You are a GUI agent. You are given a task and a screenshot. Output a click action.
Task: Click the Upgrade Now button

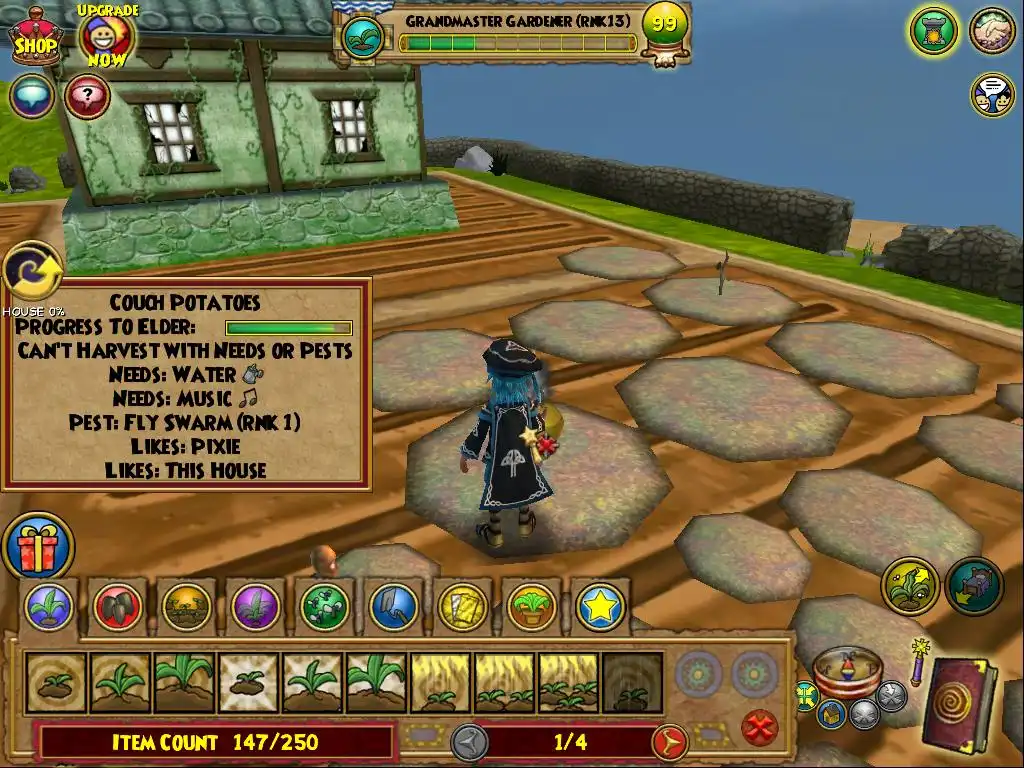tap(105, 38)
